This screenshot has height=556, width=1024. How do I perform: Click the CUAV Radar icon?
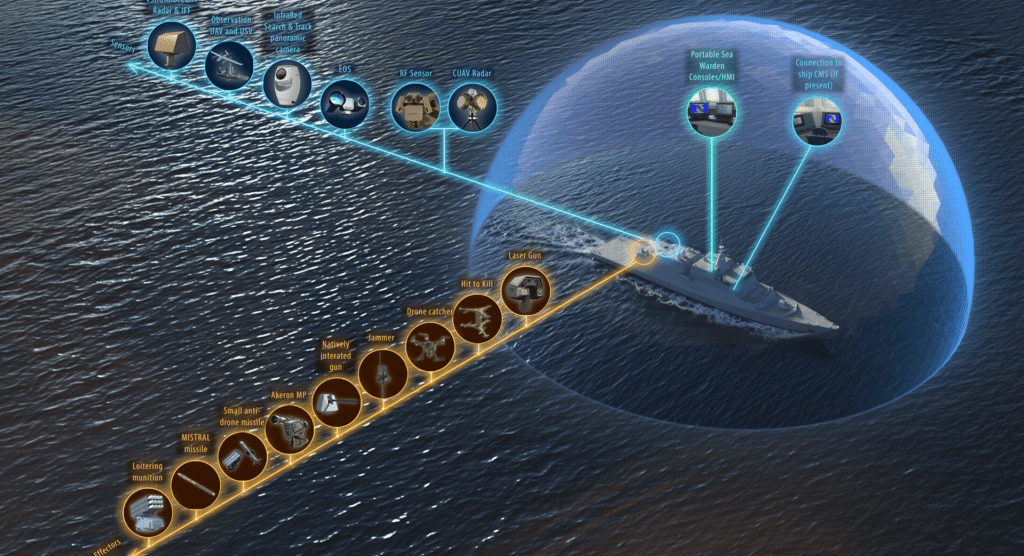[x=469, y=108]
